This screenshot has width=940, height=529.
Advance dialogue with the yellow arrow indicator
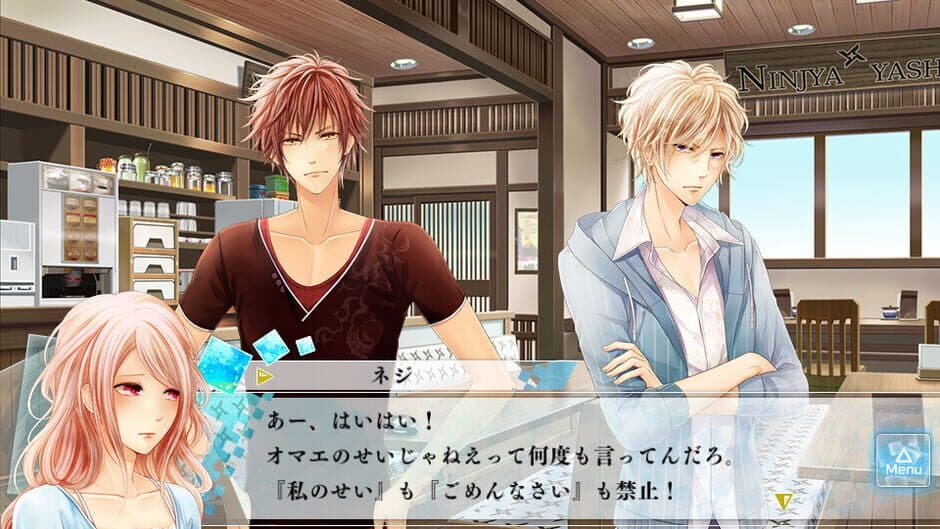(784, 499)
